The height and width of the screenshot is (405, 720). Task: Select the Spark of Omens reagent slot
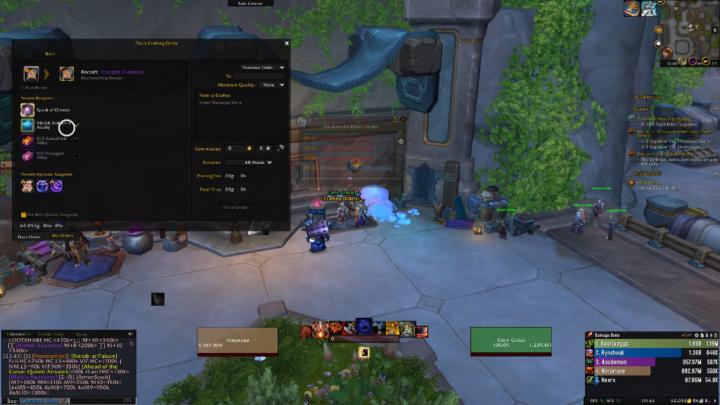point(27,109)
